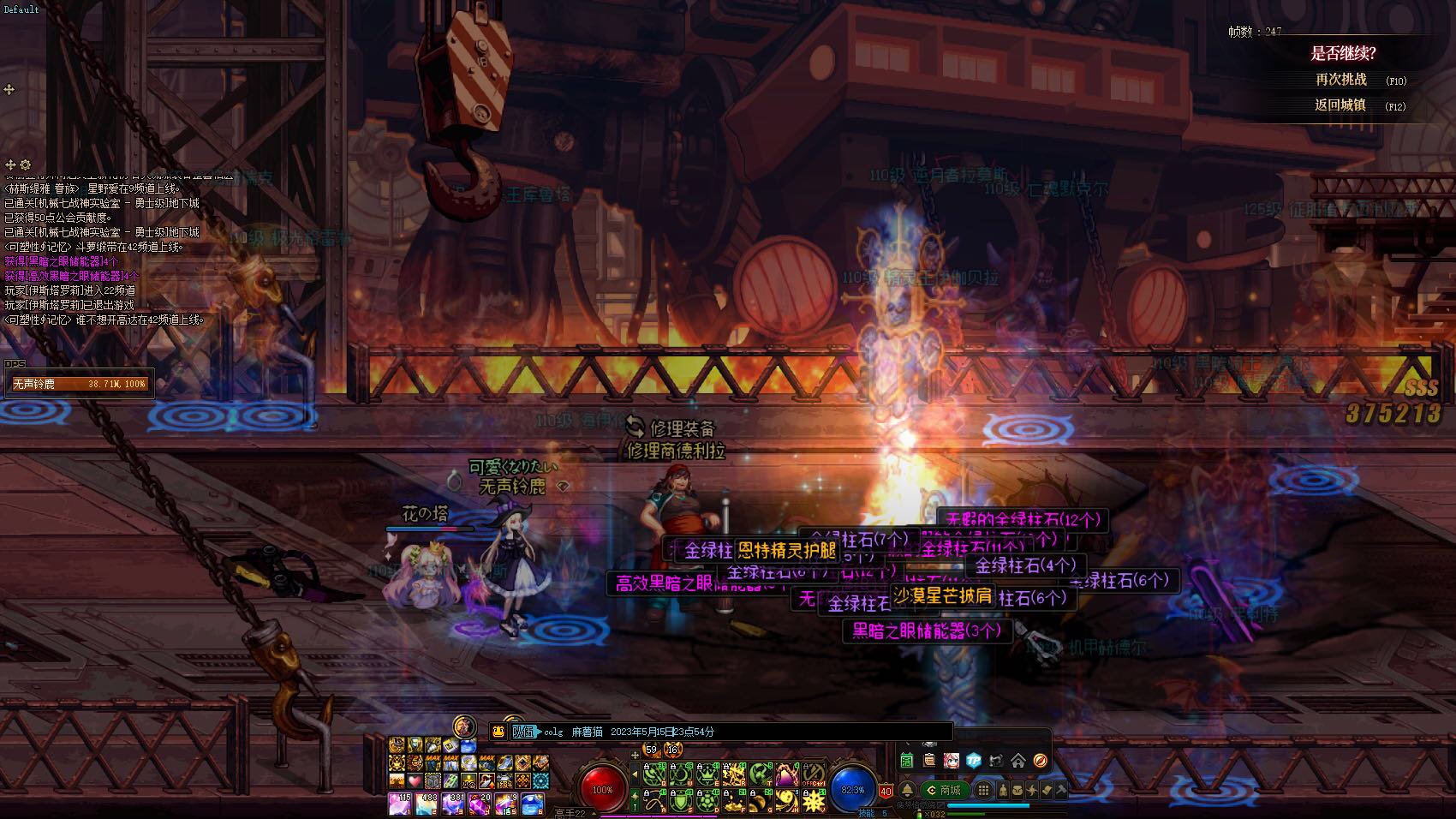
Task: Open the character silhouette info icon
Action: 1004,790
